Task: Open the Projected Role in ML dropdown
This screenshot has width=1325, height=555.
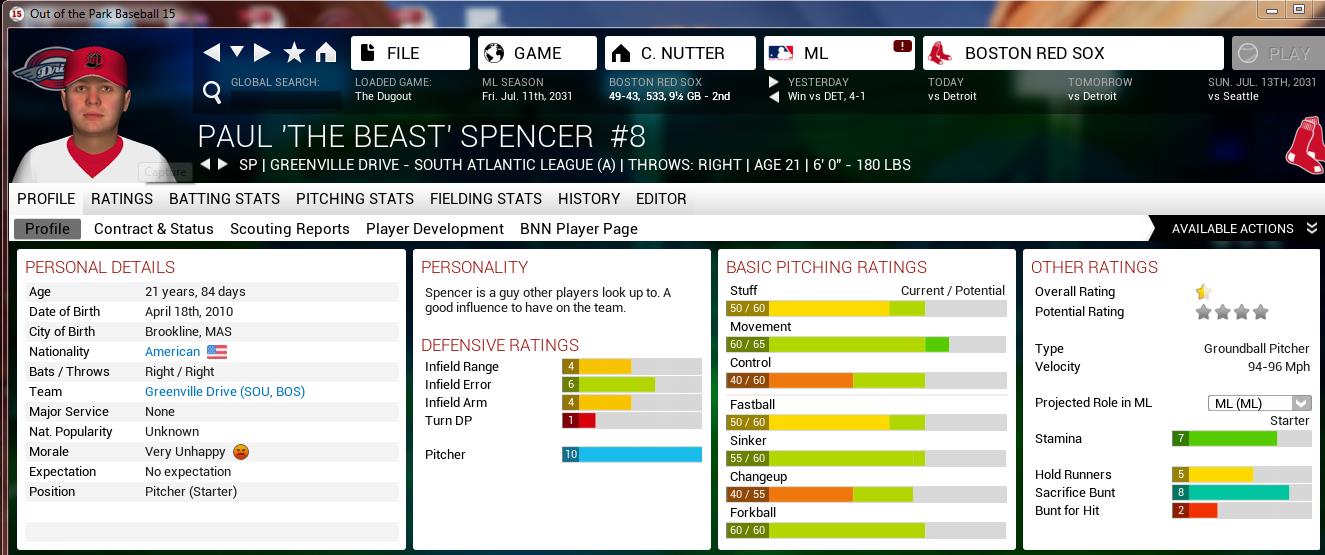Action: point(1259,403)
